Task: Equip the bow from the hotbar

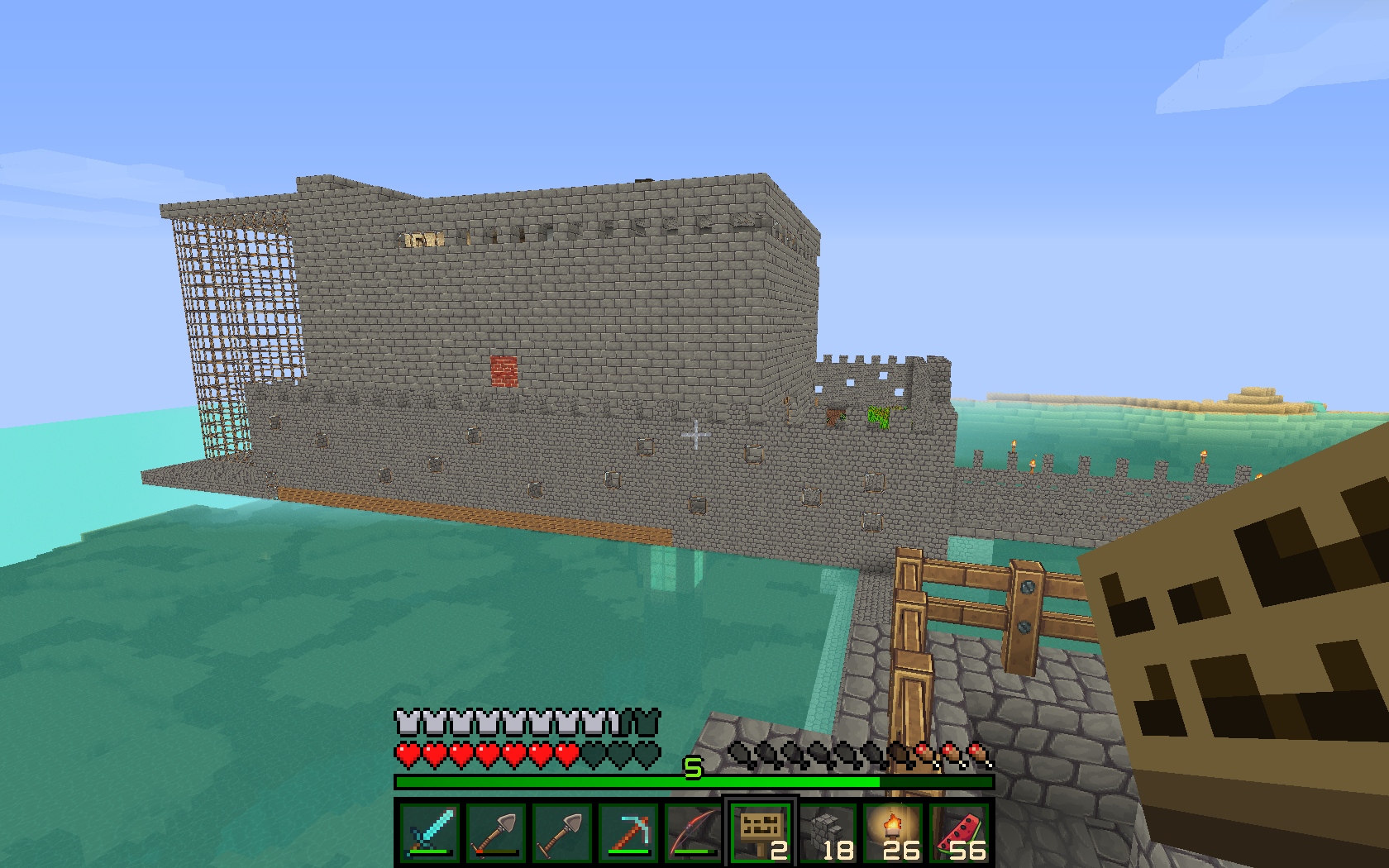Action: (694, 832)
